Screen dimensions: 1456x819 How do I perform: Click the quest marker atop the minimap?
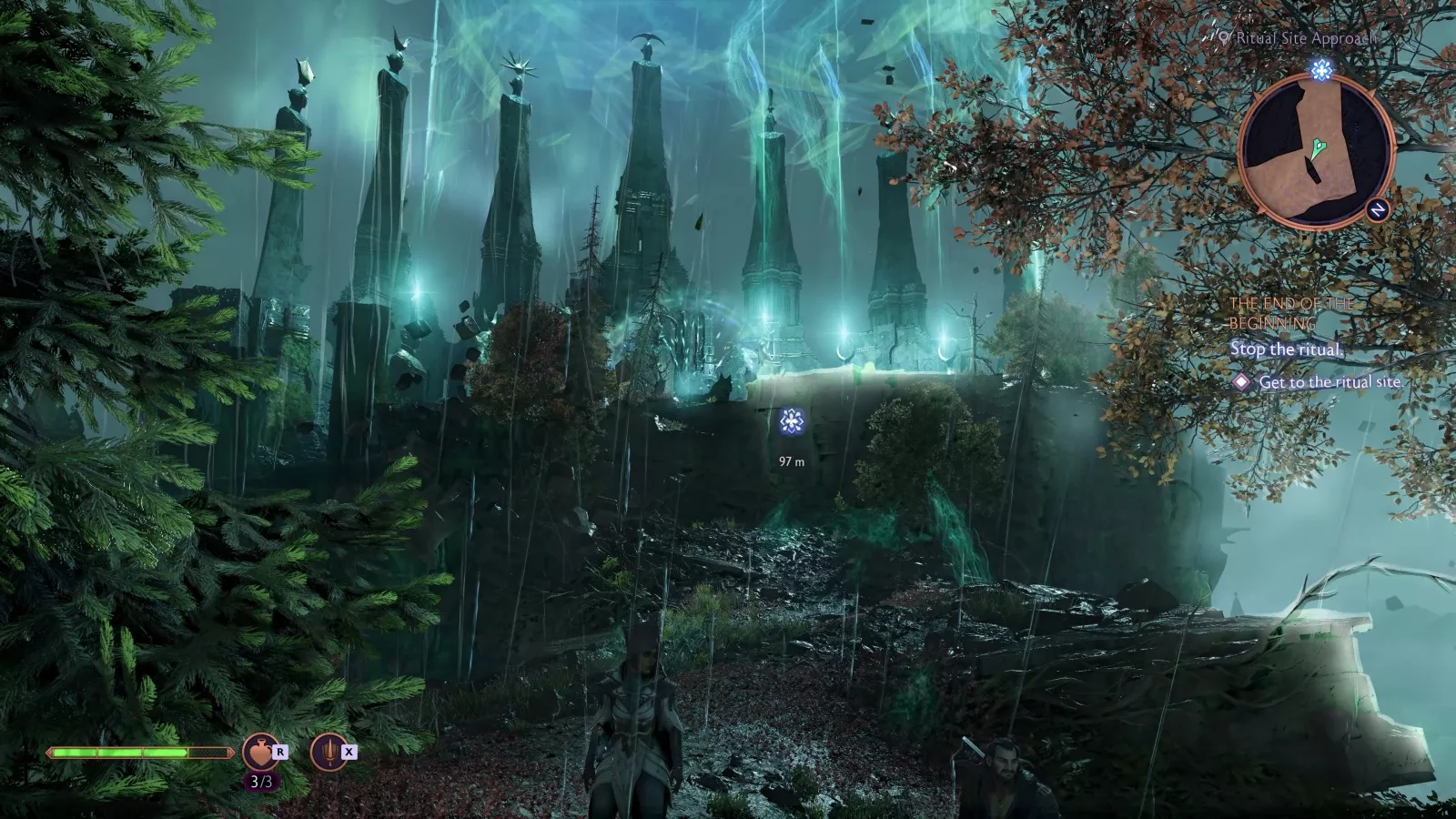tap(1322, 69)
